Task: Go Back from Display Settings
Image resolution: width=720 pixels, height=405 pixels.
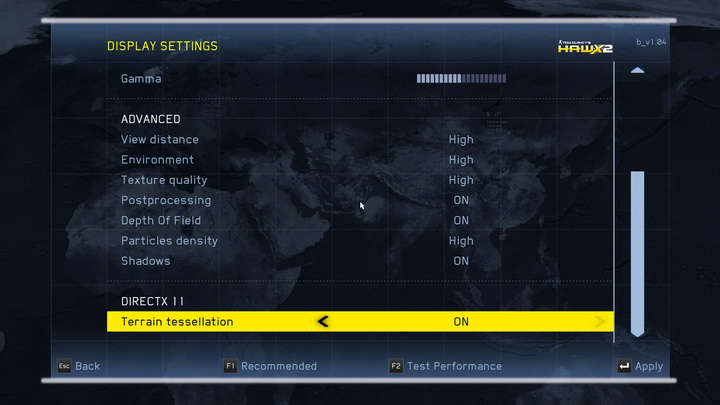Action: [x=78, y=366]
